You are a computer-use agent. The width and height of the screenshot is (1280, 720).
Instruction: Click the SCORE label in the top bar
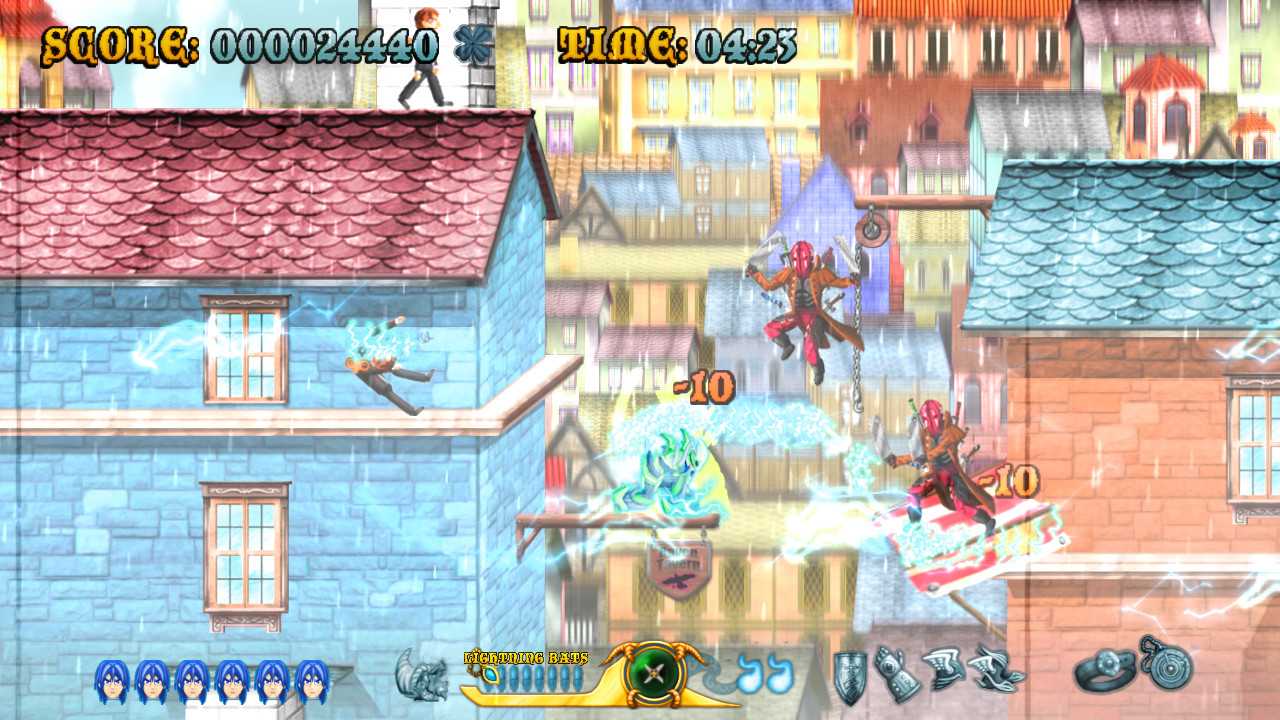pyautogui.click(x=115, y=42)
